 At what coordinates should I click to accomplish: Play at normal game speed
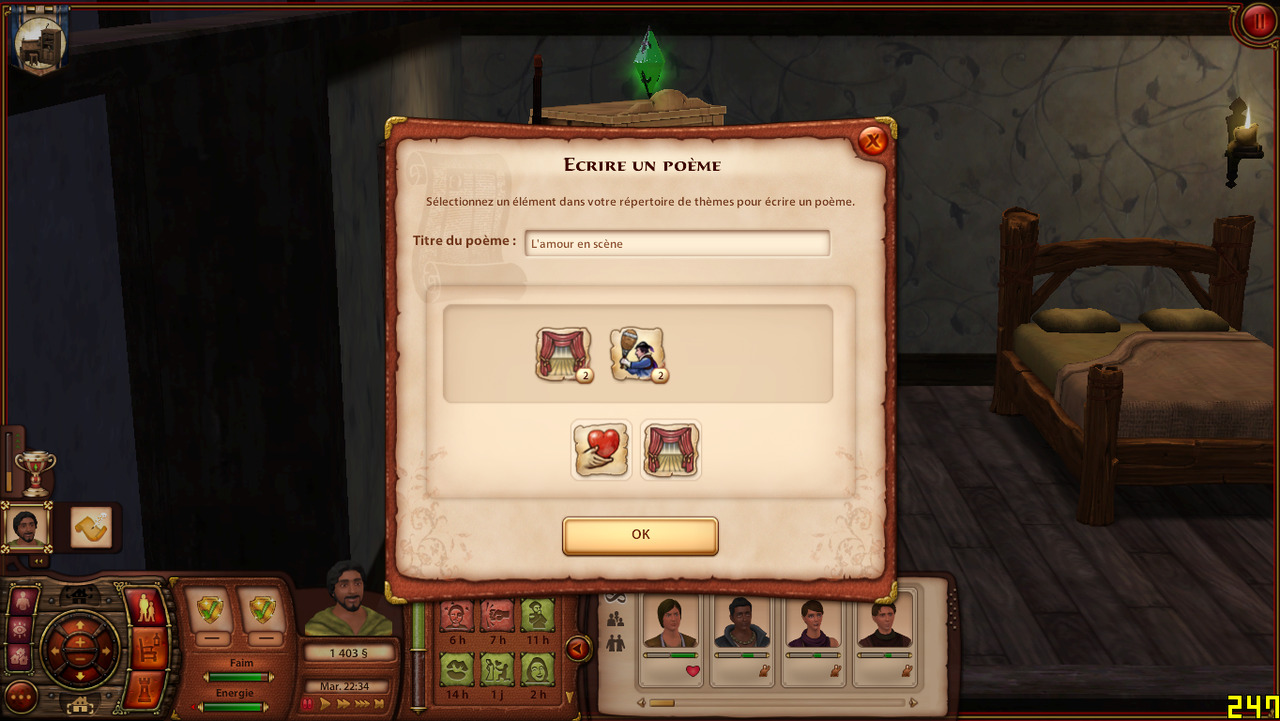324,704
